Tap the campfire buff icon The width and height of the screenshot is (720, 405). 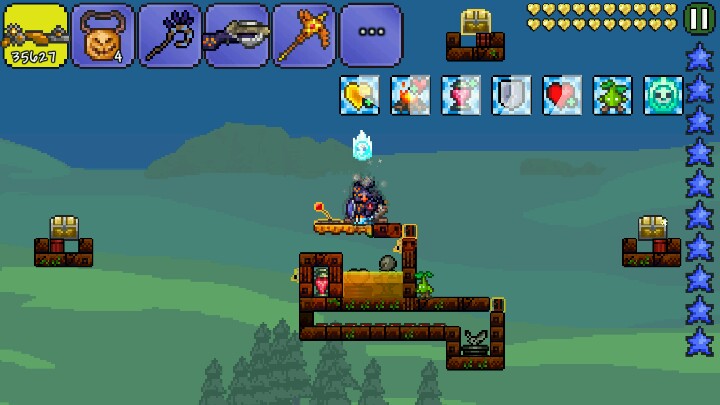coord(410,95)
